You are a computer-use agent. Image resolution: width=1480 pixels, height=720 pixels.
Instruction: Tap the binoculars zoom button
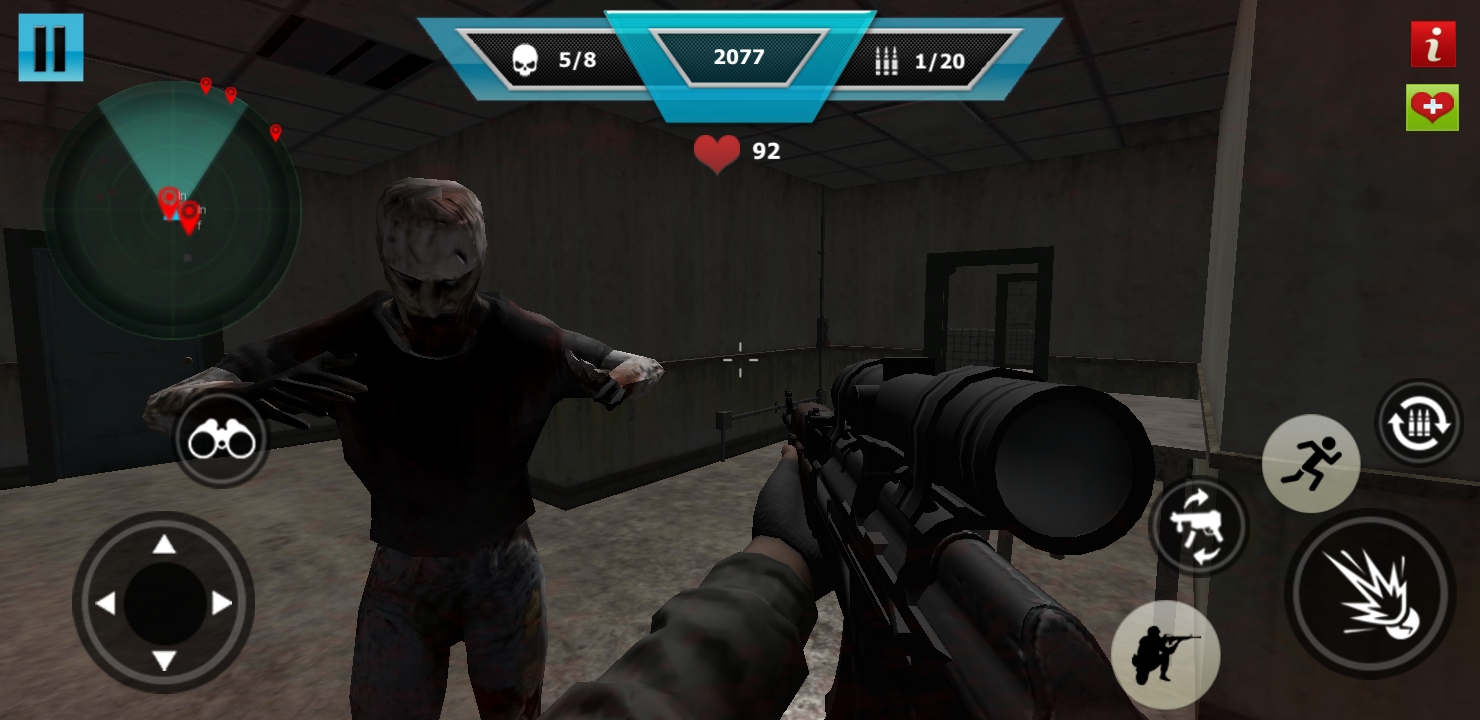(221, 440)
